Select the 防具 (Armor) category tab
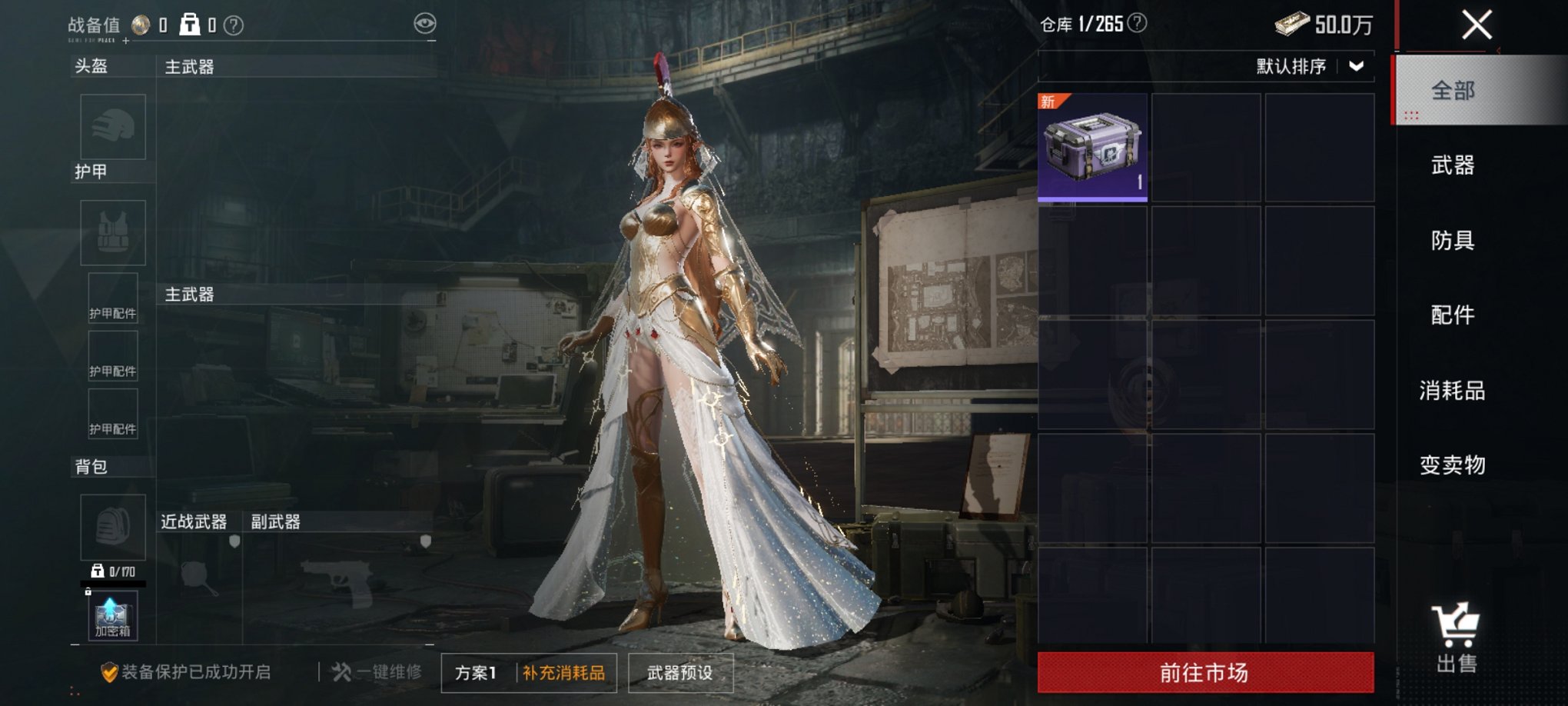The height and width of the screenshot is (706, 1568). pyautogui.click(x=1453, y=241)
